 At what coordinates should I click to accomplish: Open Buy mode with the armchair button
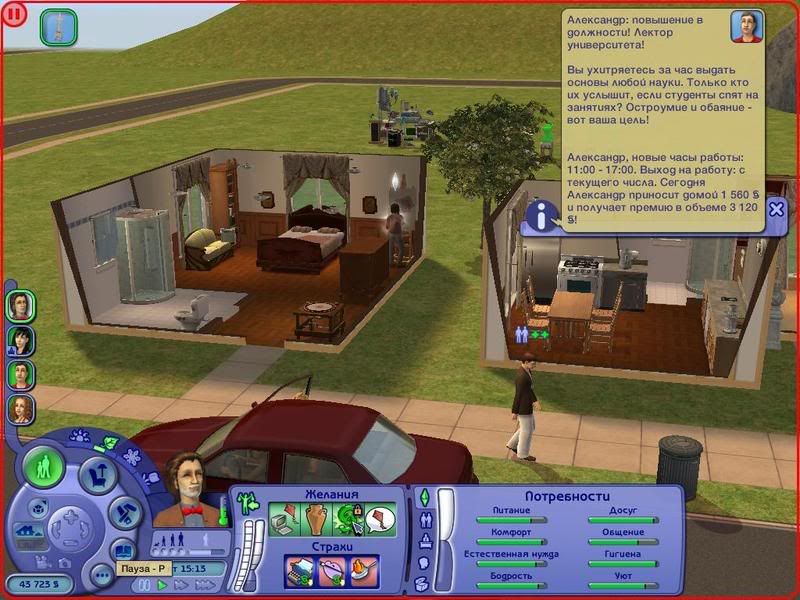(x=98, y=475)
